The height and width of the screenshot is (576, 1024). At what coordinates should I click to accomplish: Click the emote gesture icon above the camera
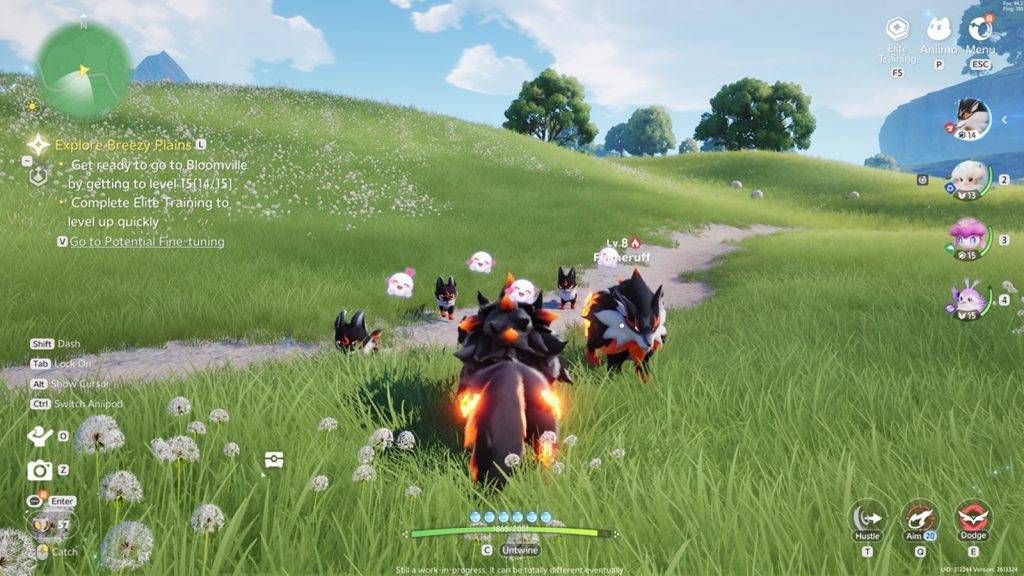[x=40, y=436]
